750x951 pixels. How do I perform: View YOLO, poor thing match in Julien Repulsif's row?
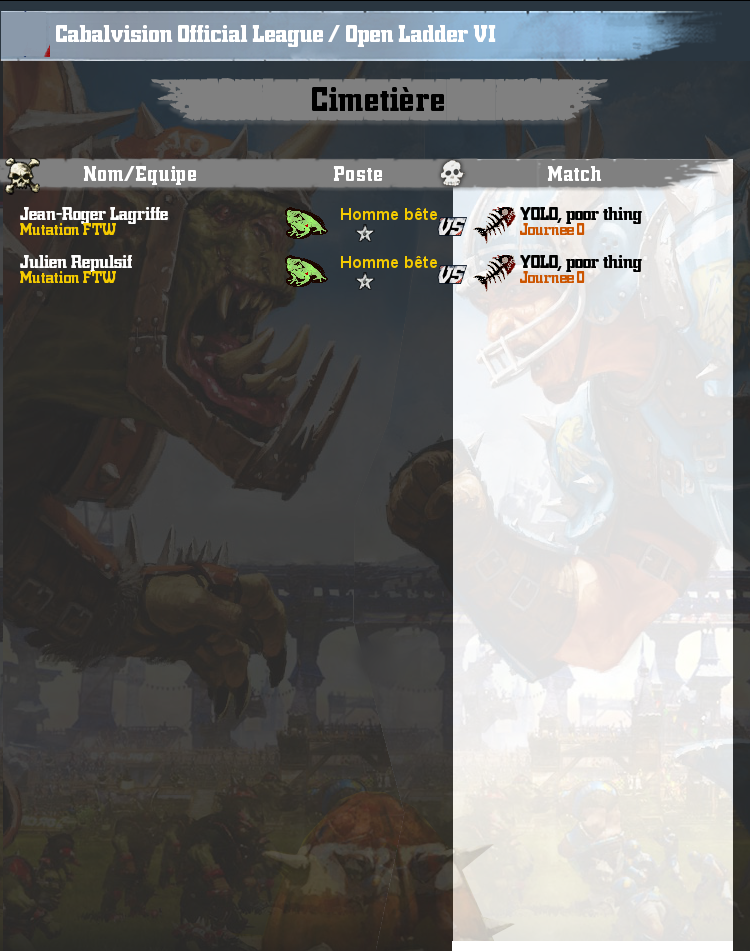click(580, 262)
